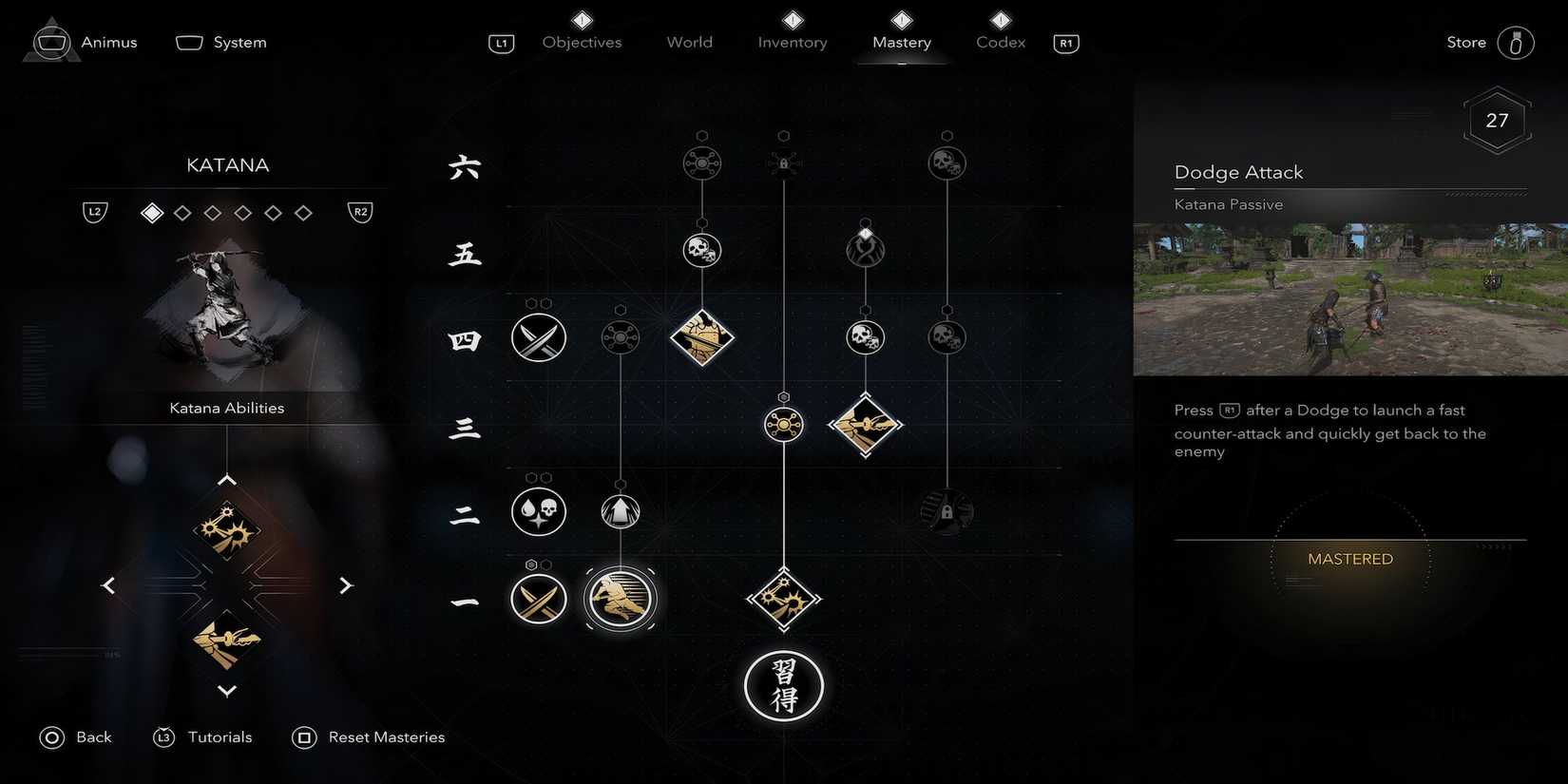
Task: Click the right arrow to view next weapon
Action: click(347, 585)
